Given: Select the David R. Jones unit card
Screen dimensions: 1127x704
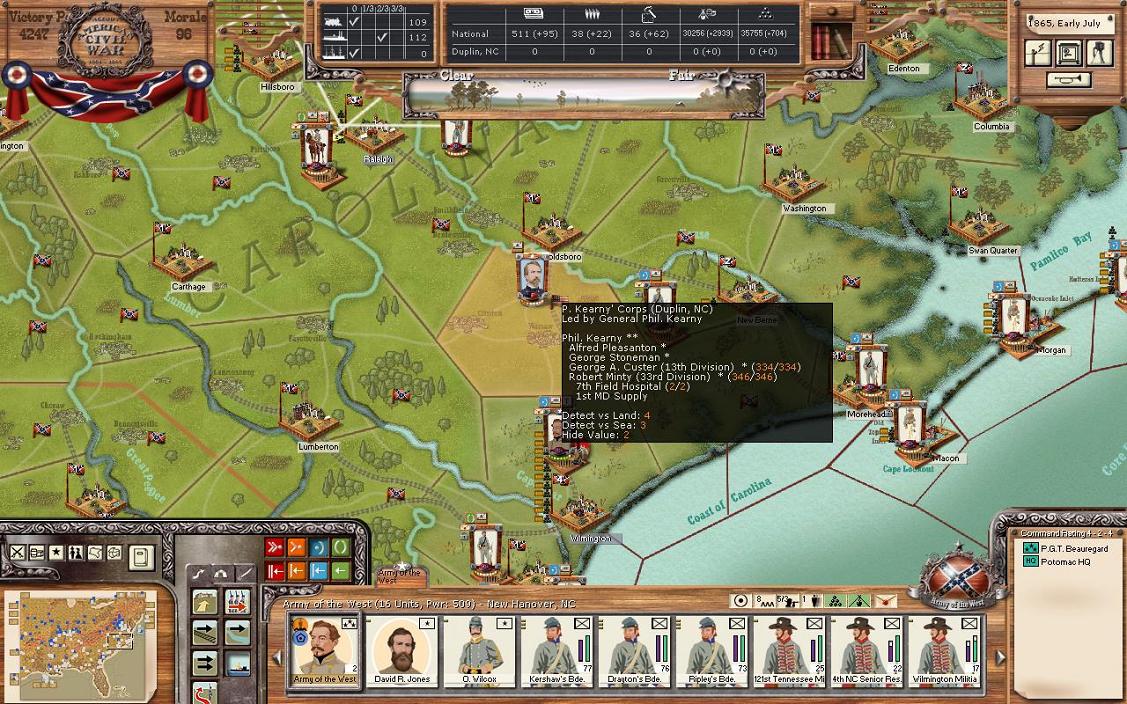Looking at the screenshot, I should click(402, 650).
